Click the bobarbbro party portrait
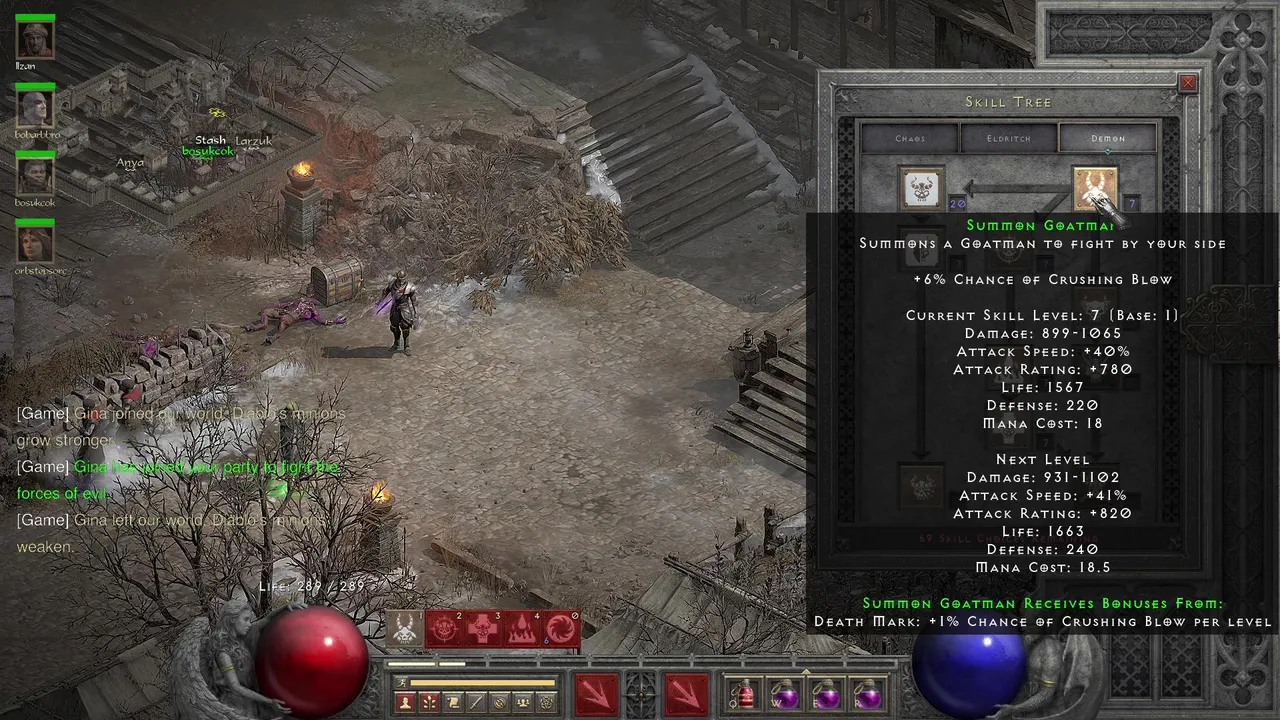The image size is (1280, 720). coord(35,107)
